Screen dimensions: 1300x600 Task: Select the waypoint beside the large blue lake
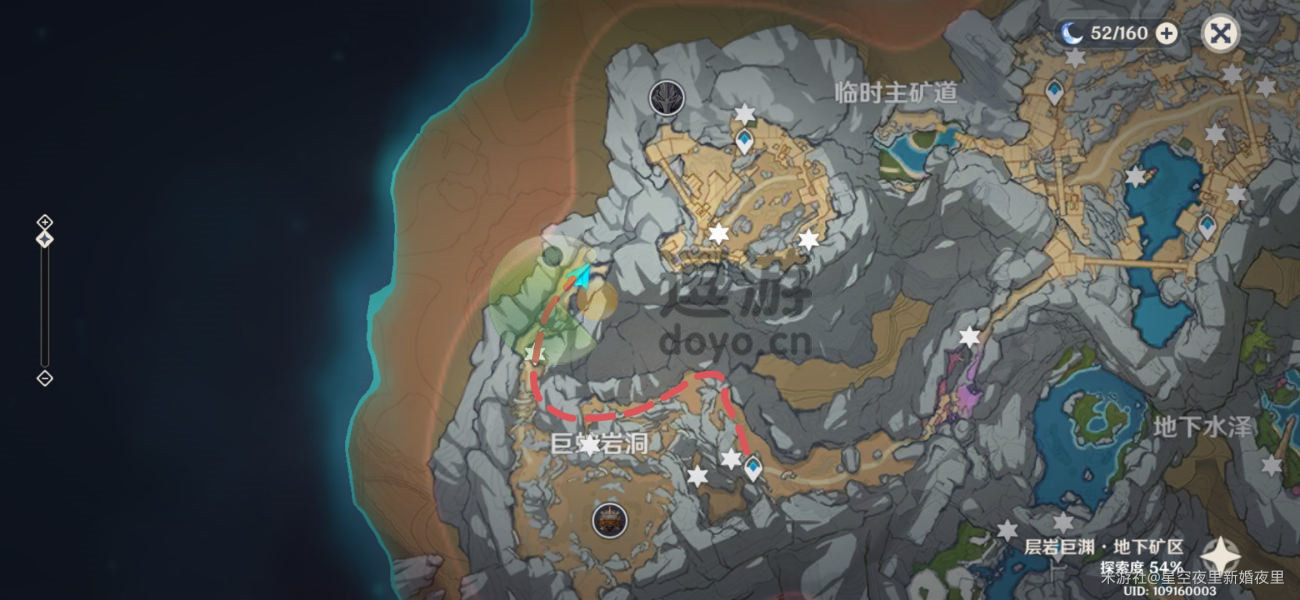1207,225
